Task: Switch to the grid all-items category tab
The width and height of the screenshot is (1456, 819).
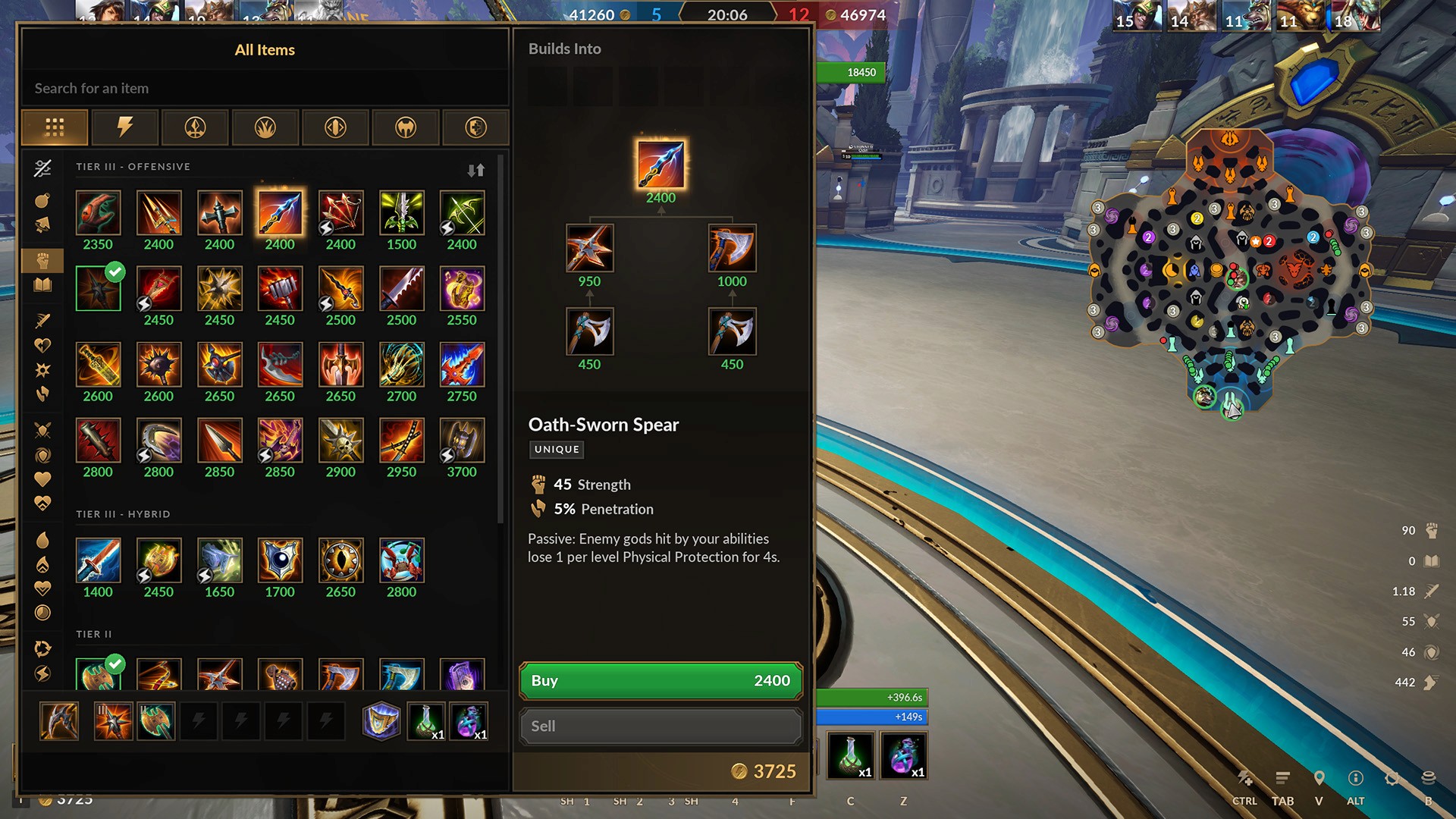Action: pyautogui.click(x=55, y=127)
